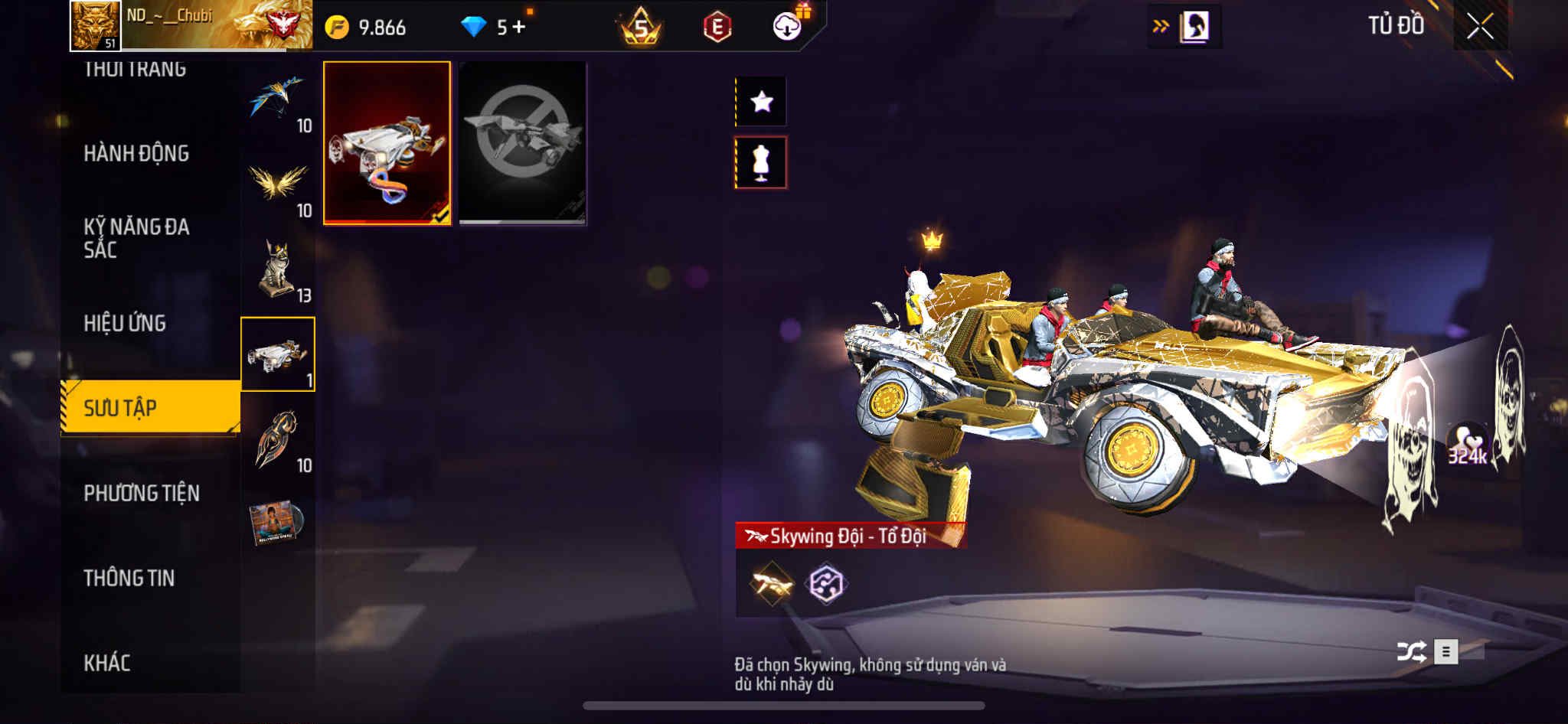This screenshot has width=1568, height=724.
Task: Open the Khác category
Action: click(106, 663)
